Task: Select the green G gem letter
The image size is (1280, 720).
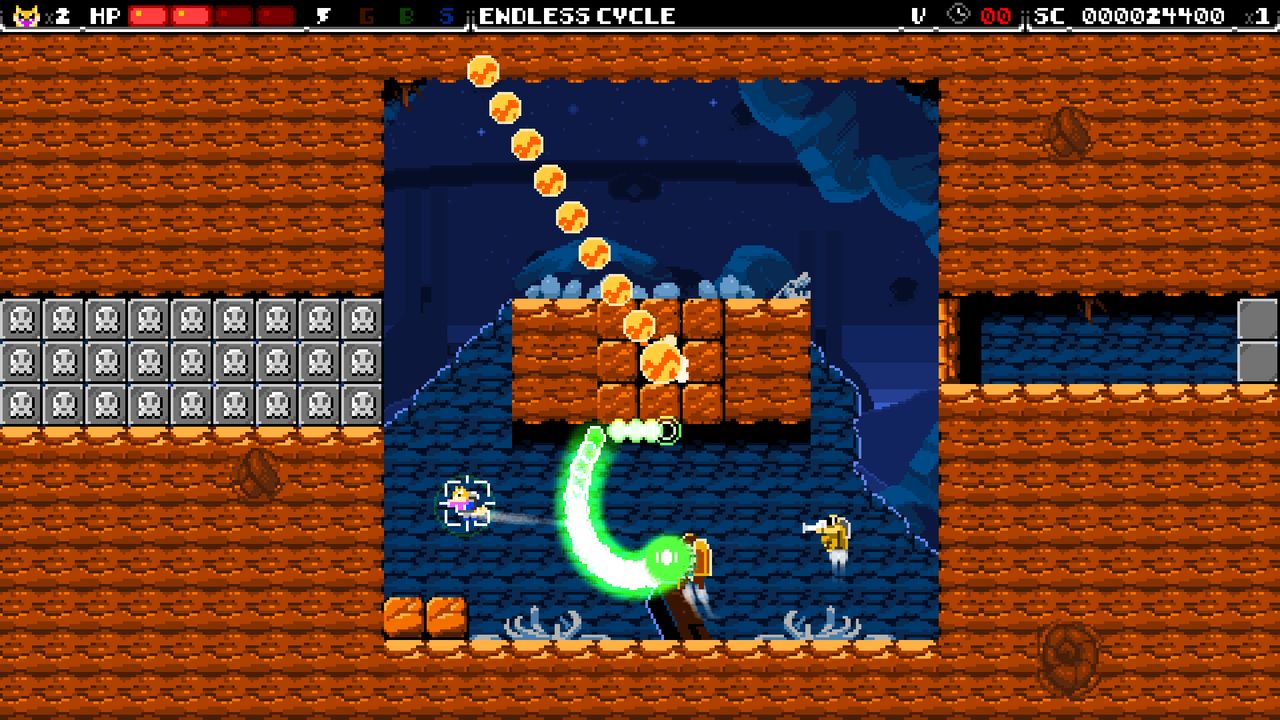Action: tap(366, 15)
